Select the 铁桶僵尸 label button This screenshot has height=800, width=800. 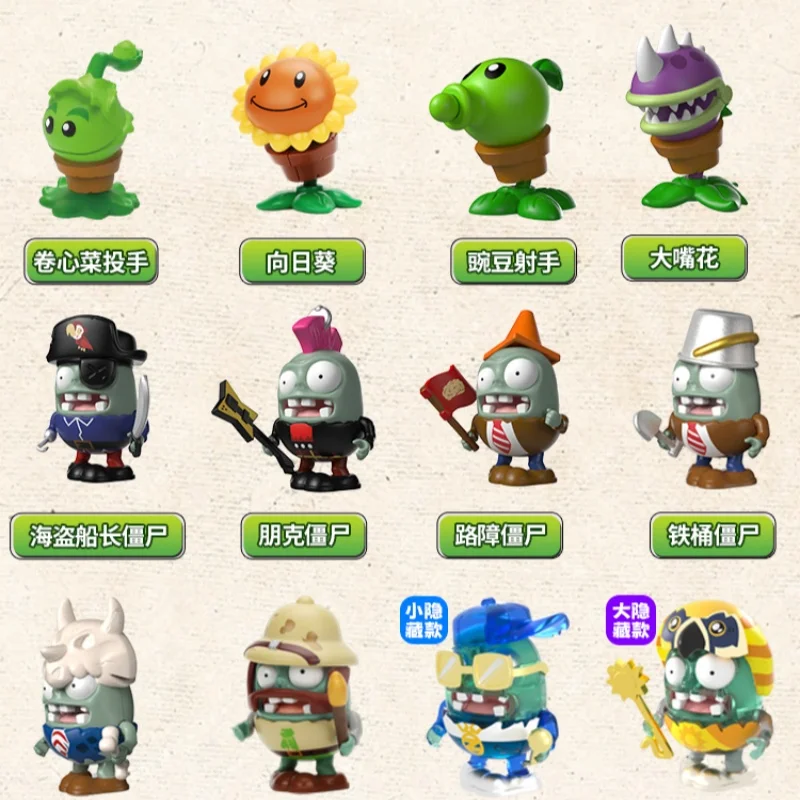[x=713, y=536]
